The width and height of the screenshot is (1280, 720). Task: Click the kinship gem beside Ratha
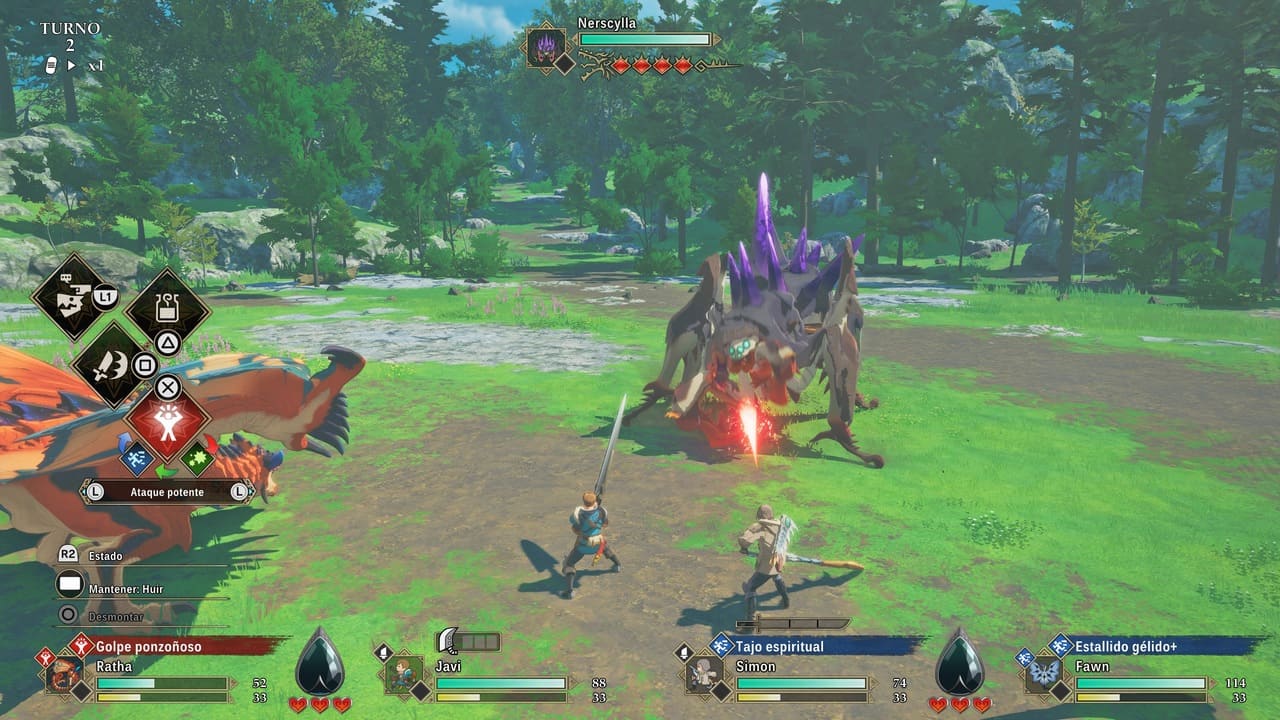320,664
